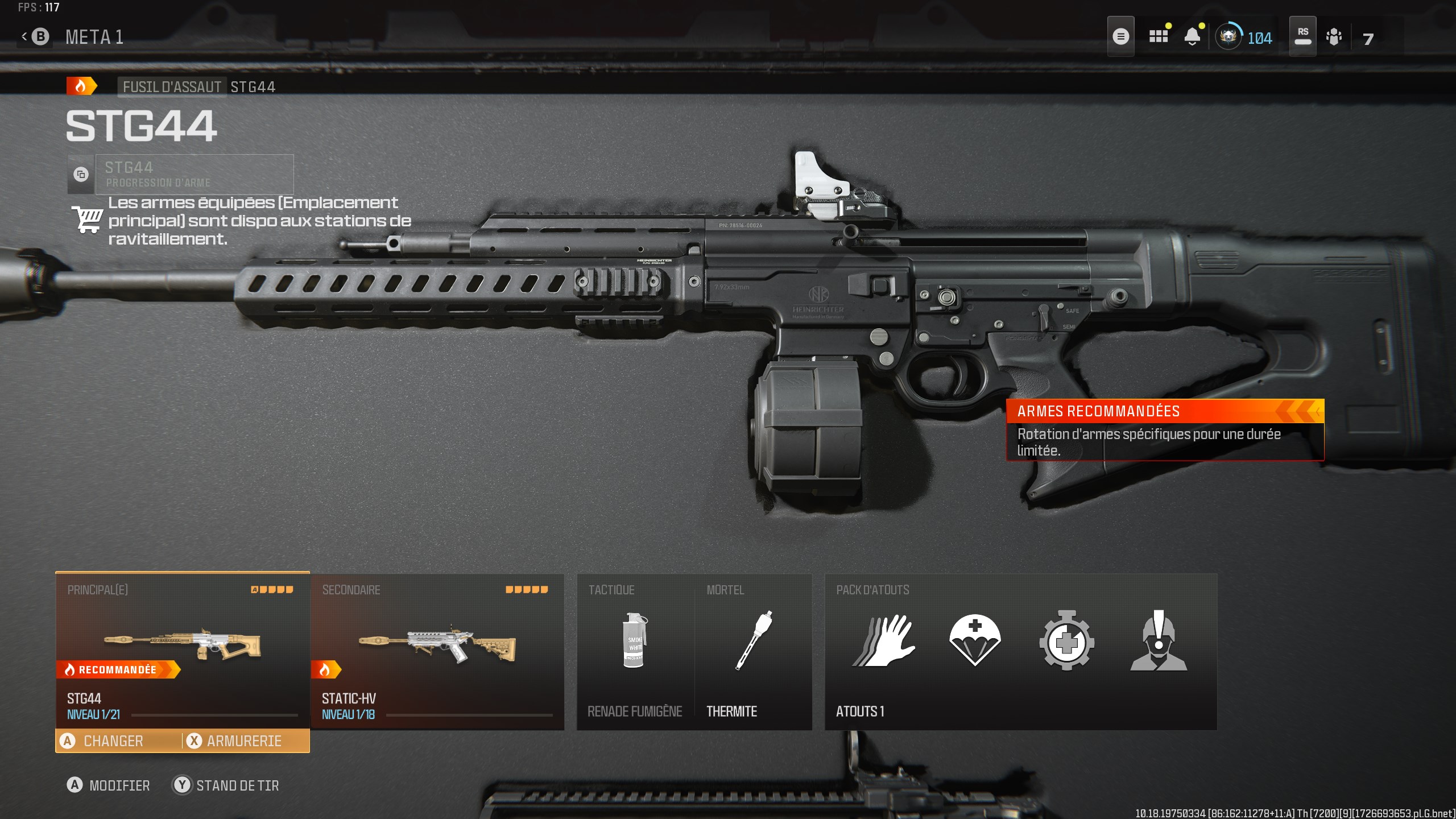Open the RECOMMANDÉE flame banner on STG44

coord(118,670)
